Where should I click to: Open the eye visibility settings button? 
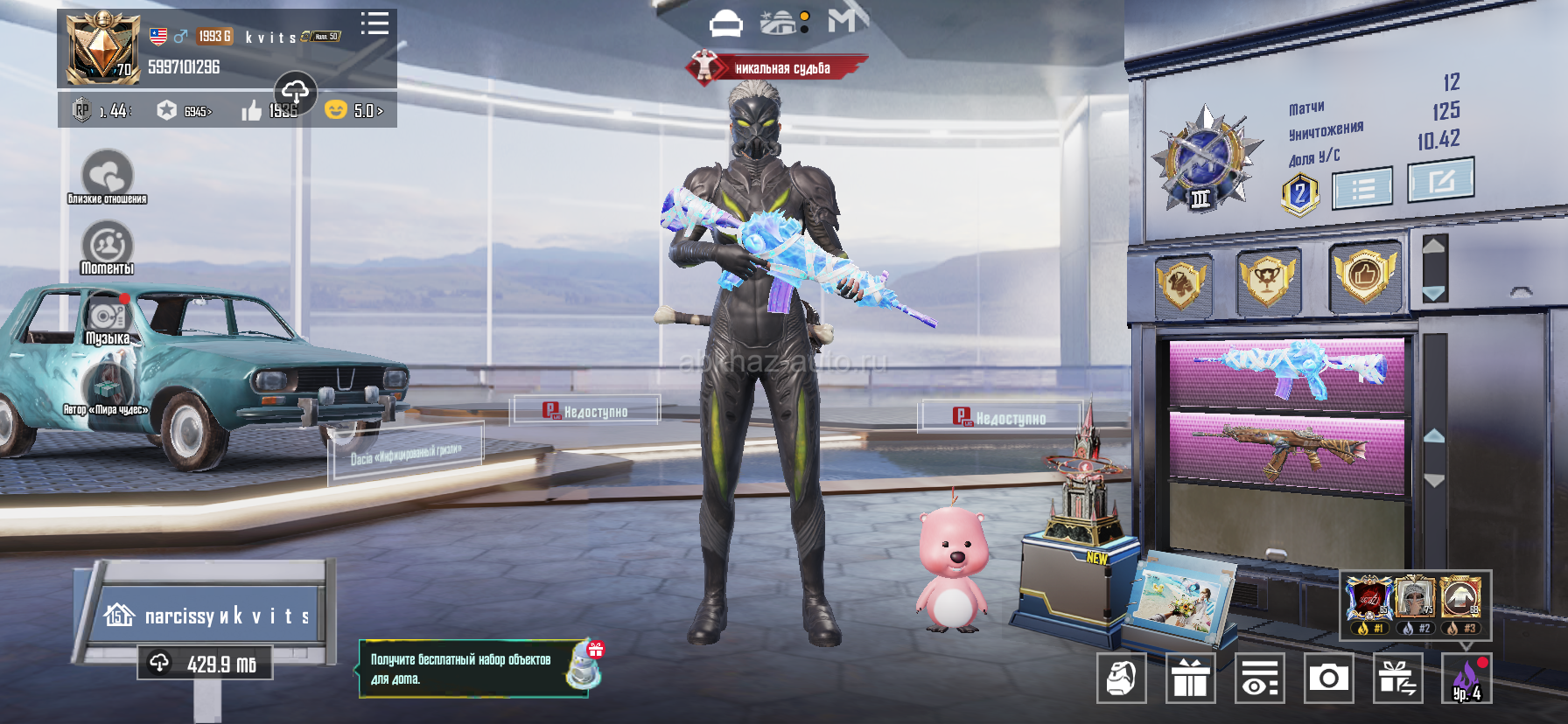coord(1259,678)
